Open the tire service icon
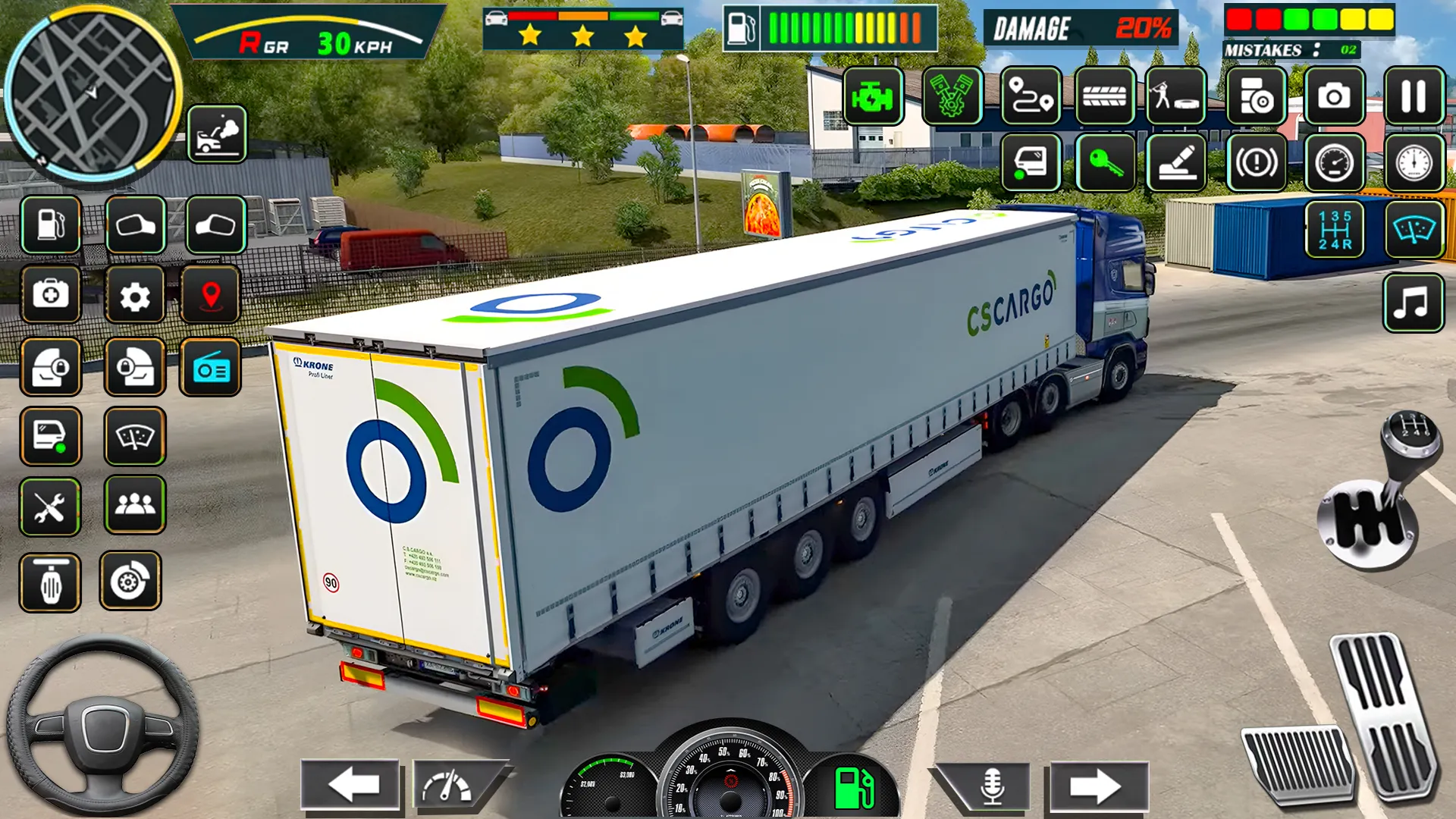 [x=1103, y=97]
